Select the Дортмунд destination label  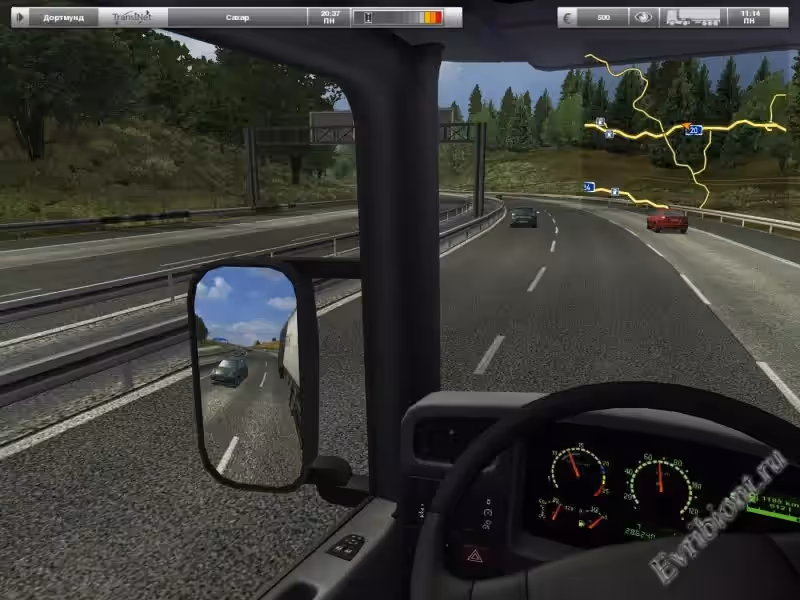coord(64,17)
